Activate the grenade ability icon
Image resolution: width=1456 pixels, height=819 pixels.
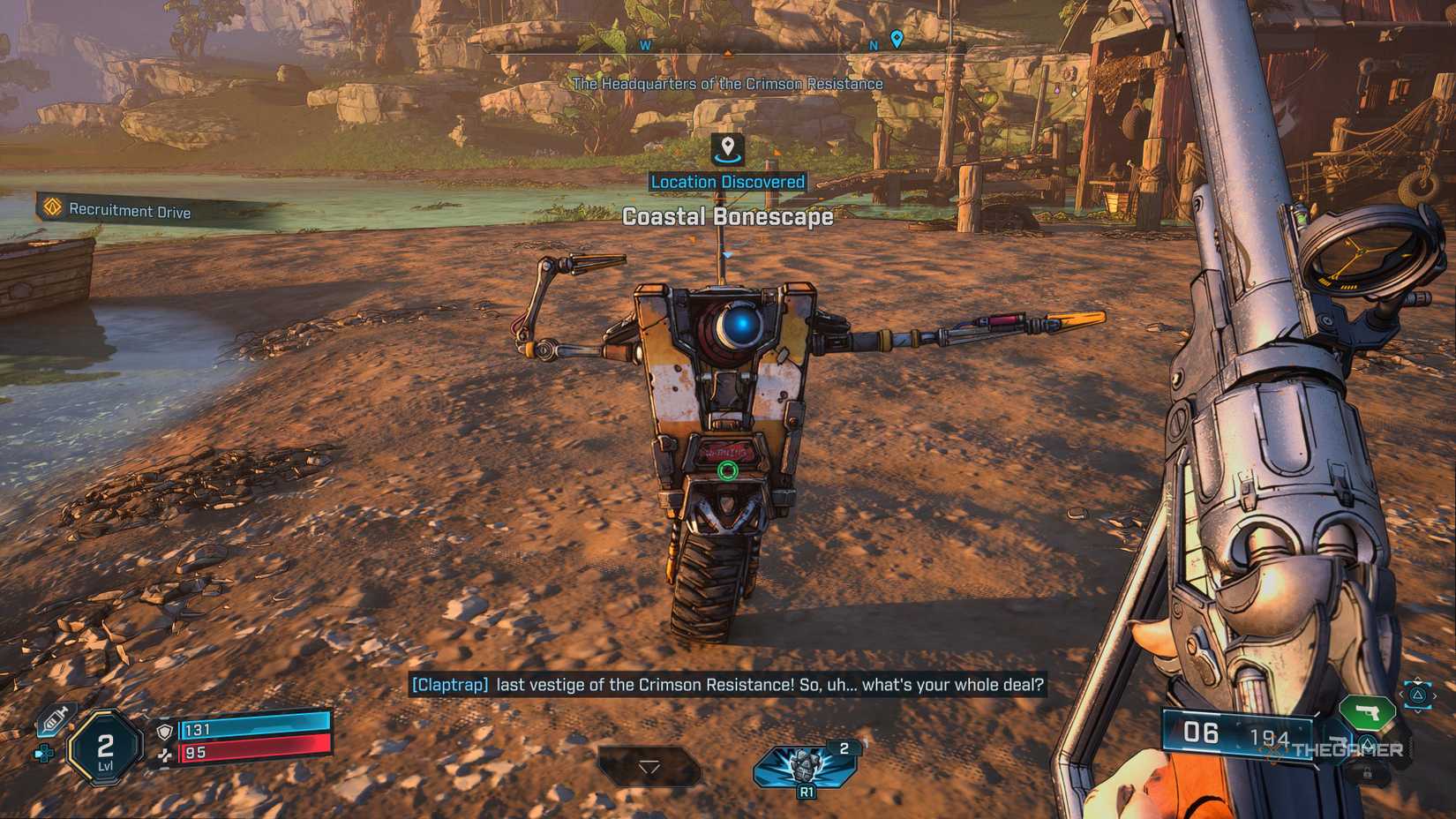[x=805, y=764]
